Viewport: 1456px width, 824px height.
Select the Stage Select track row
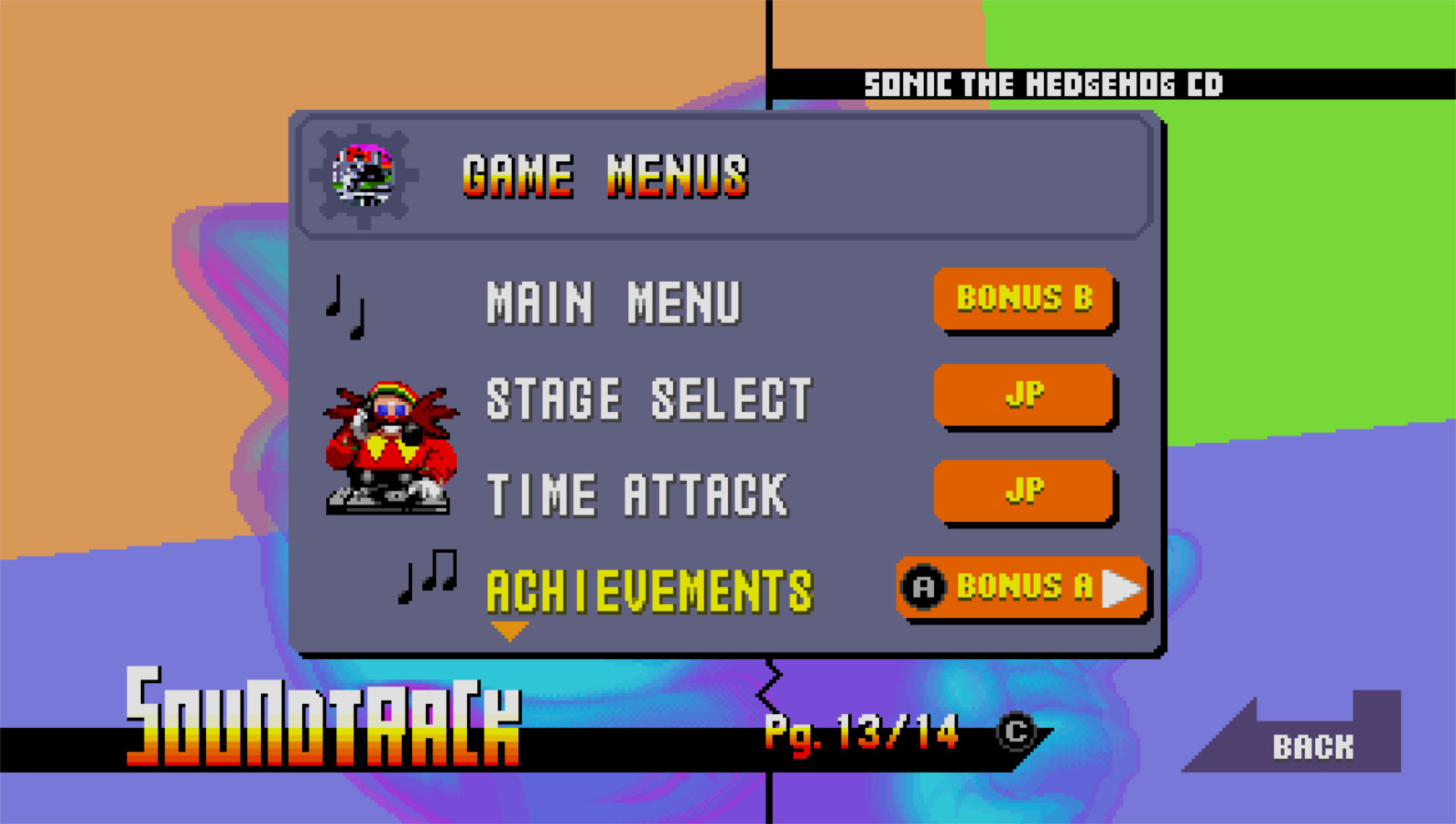647,396
